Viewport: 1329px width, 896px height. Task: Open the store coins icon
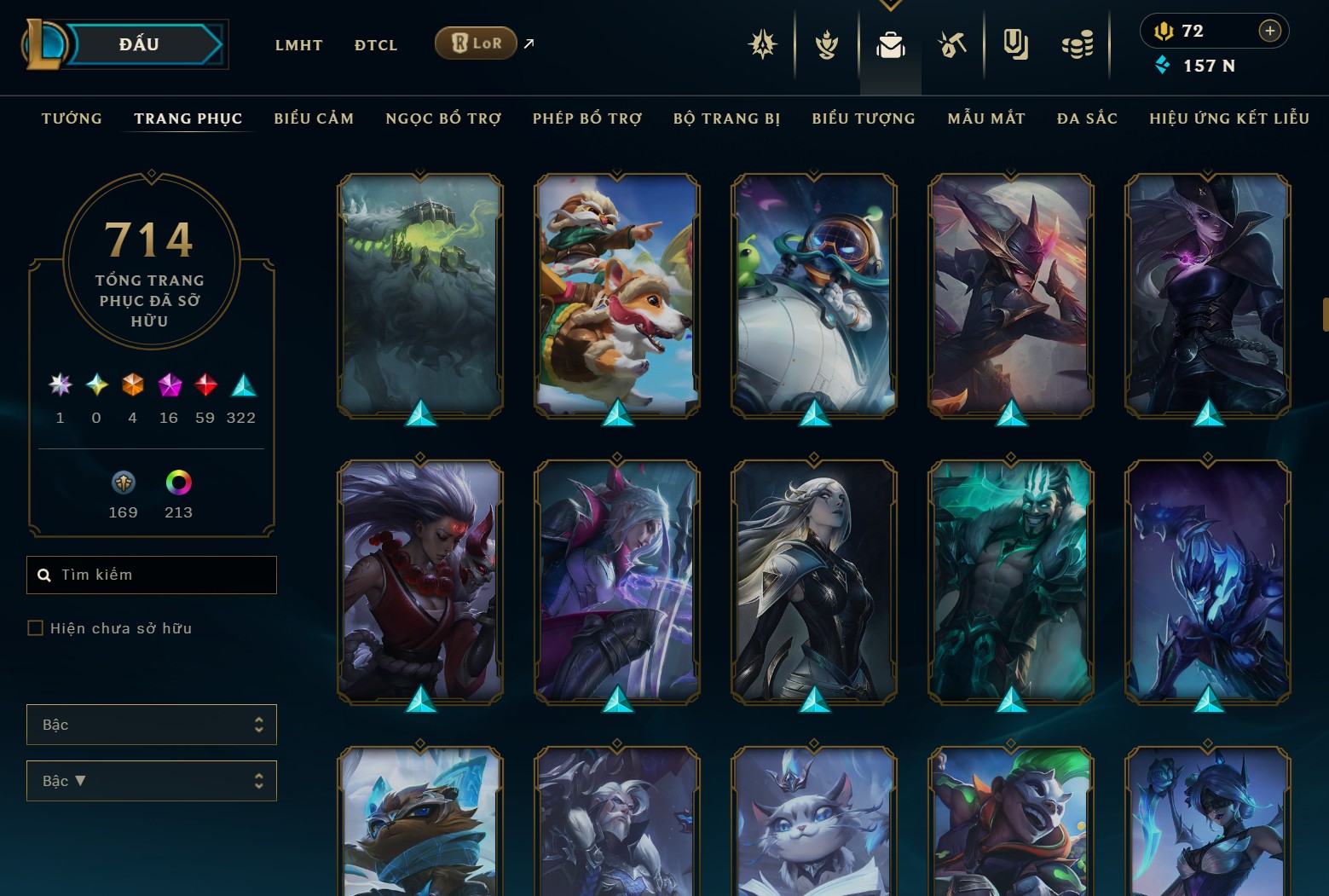click(1077, 44)
